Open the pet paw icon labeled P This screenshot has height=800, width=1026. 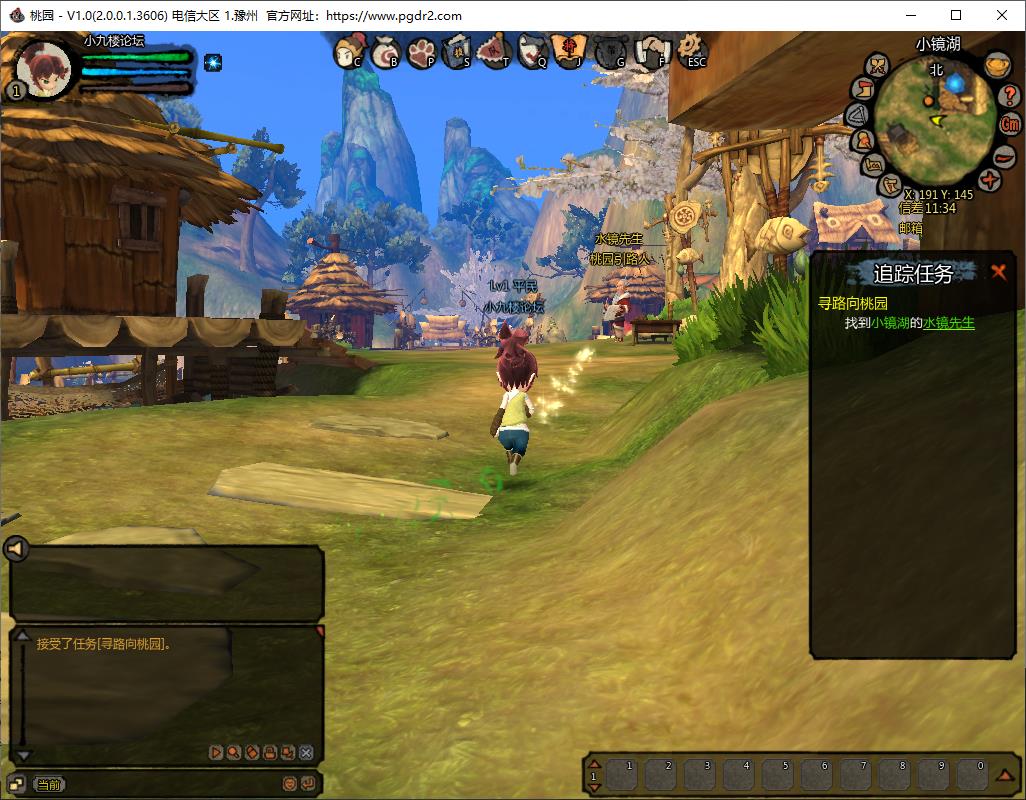(422, 50)
